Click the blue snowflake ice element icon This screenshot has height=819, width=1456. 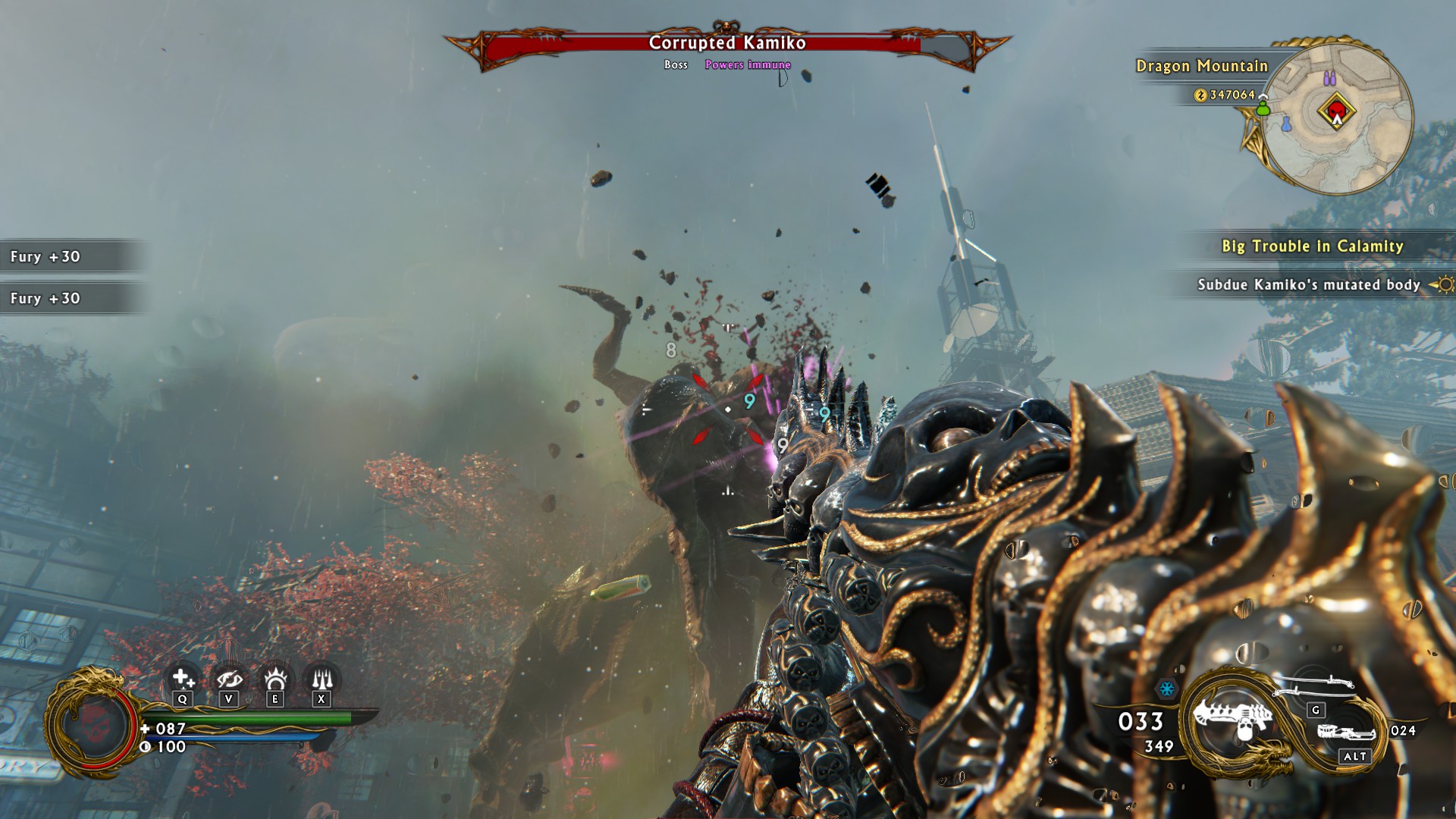click(x=1166, y=689)
